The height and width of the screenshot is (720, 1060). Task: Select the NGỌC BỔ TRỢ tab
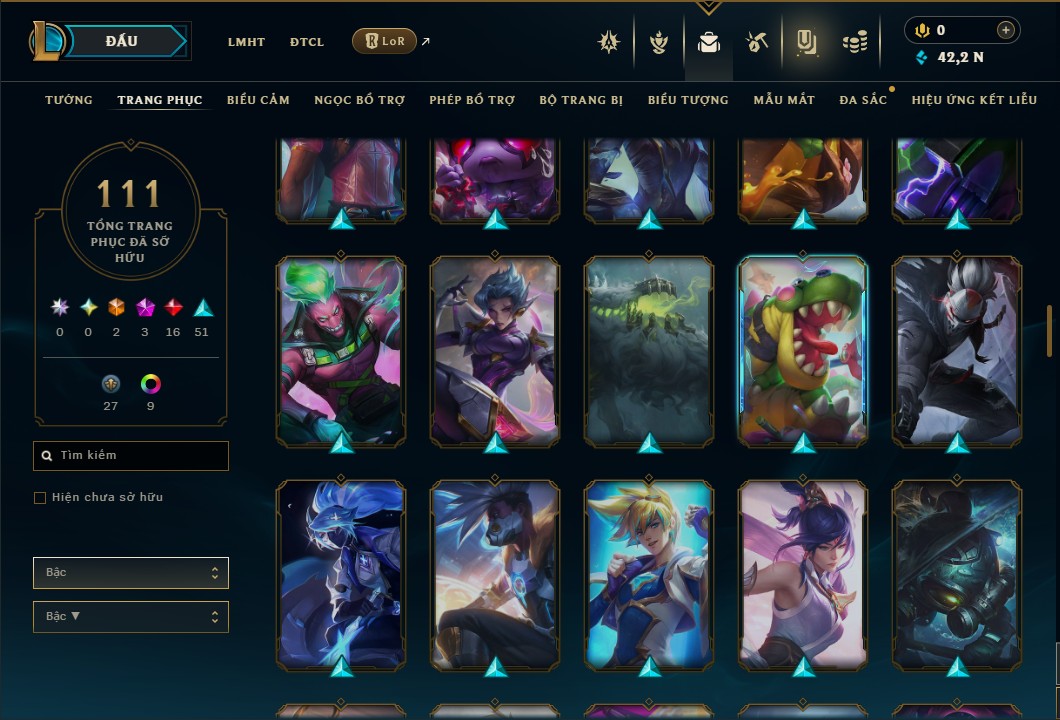click(x=359, y=100)
